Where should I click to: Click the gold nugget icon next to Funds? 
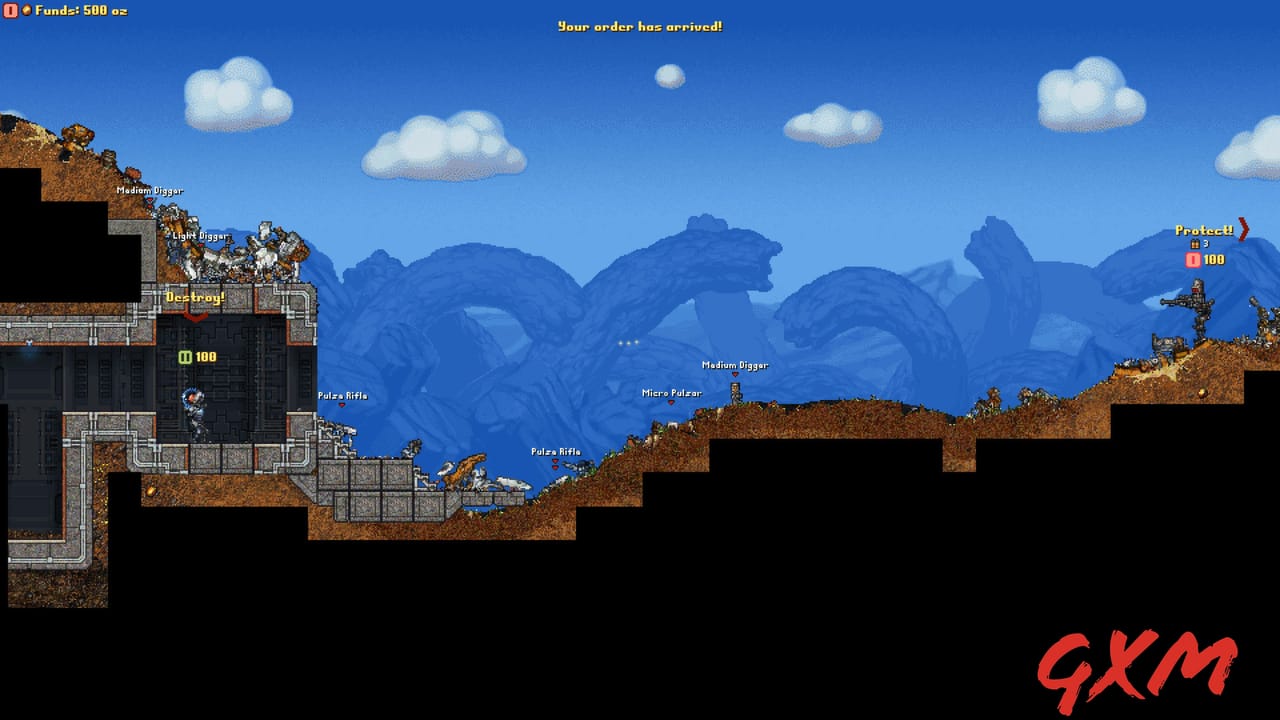[25, 12]
